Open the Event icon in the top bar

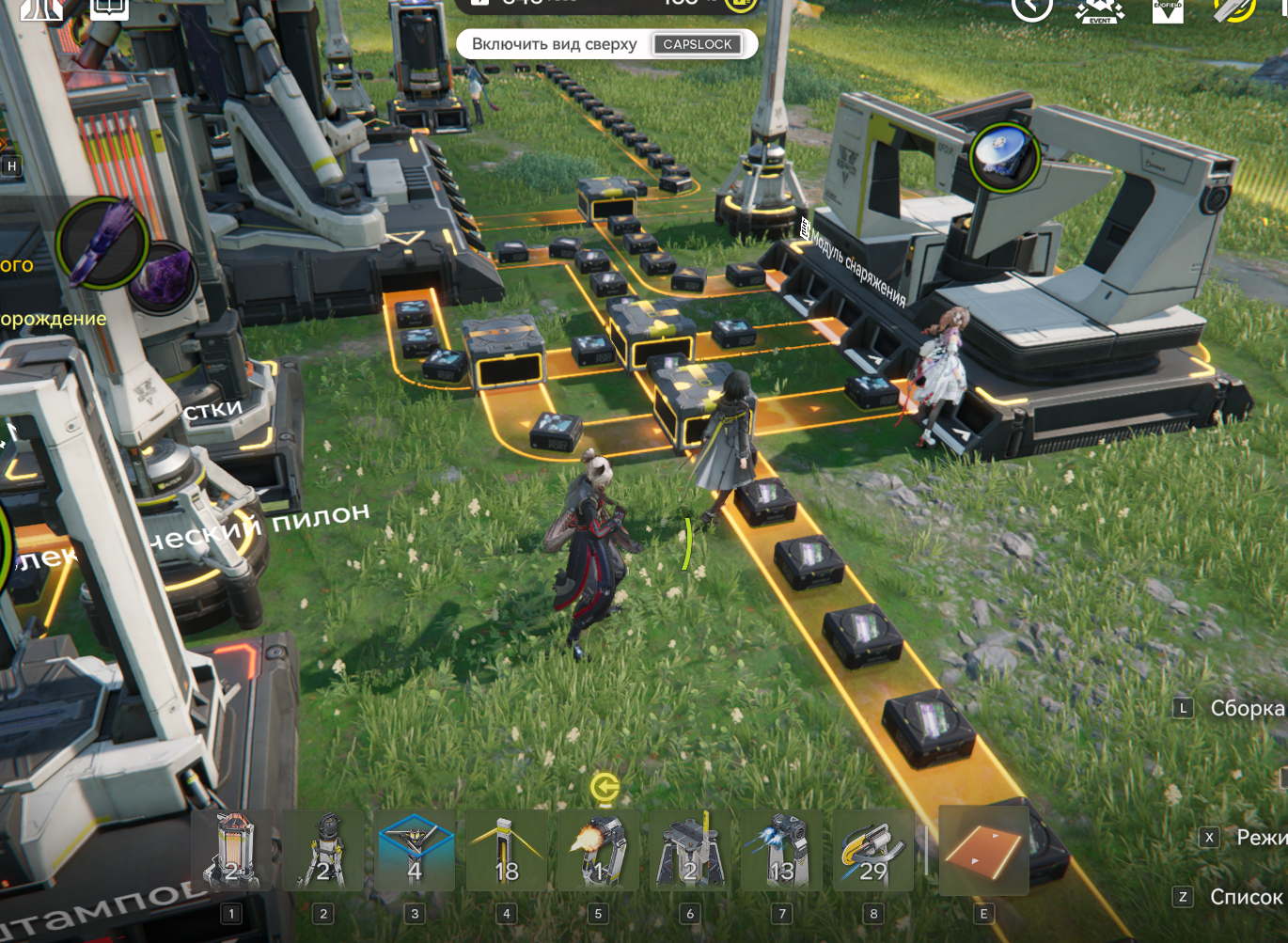[1100, 9]
